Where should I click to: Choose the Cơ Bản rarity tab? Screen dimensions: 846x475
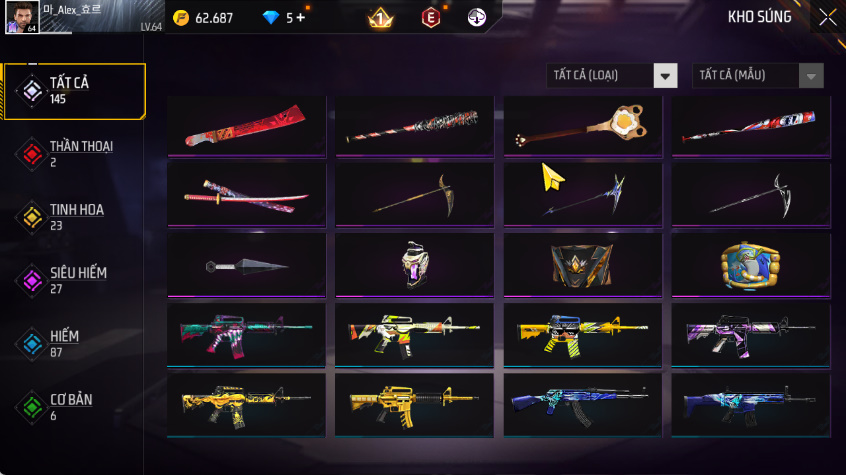pyautogui.click(x=73, y=406)
